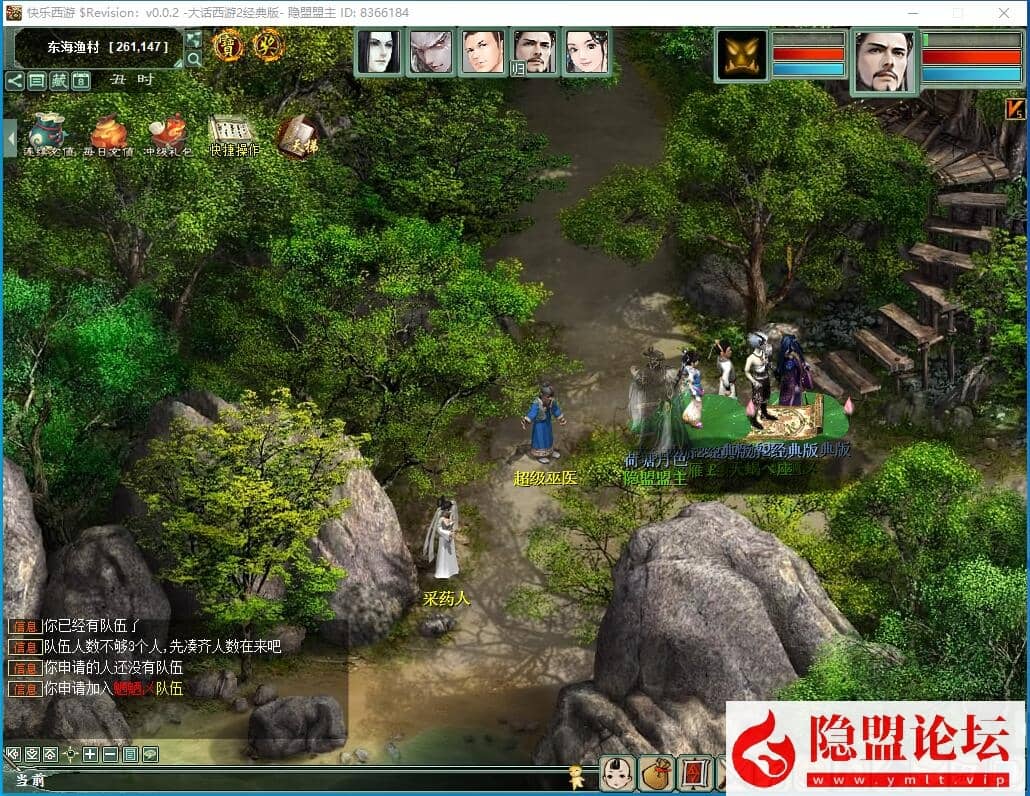Open the 宝 treasure round icon

[x=227, y=46]
